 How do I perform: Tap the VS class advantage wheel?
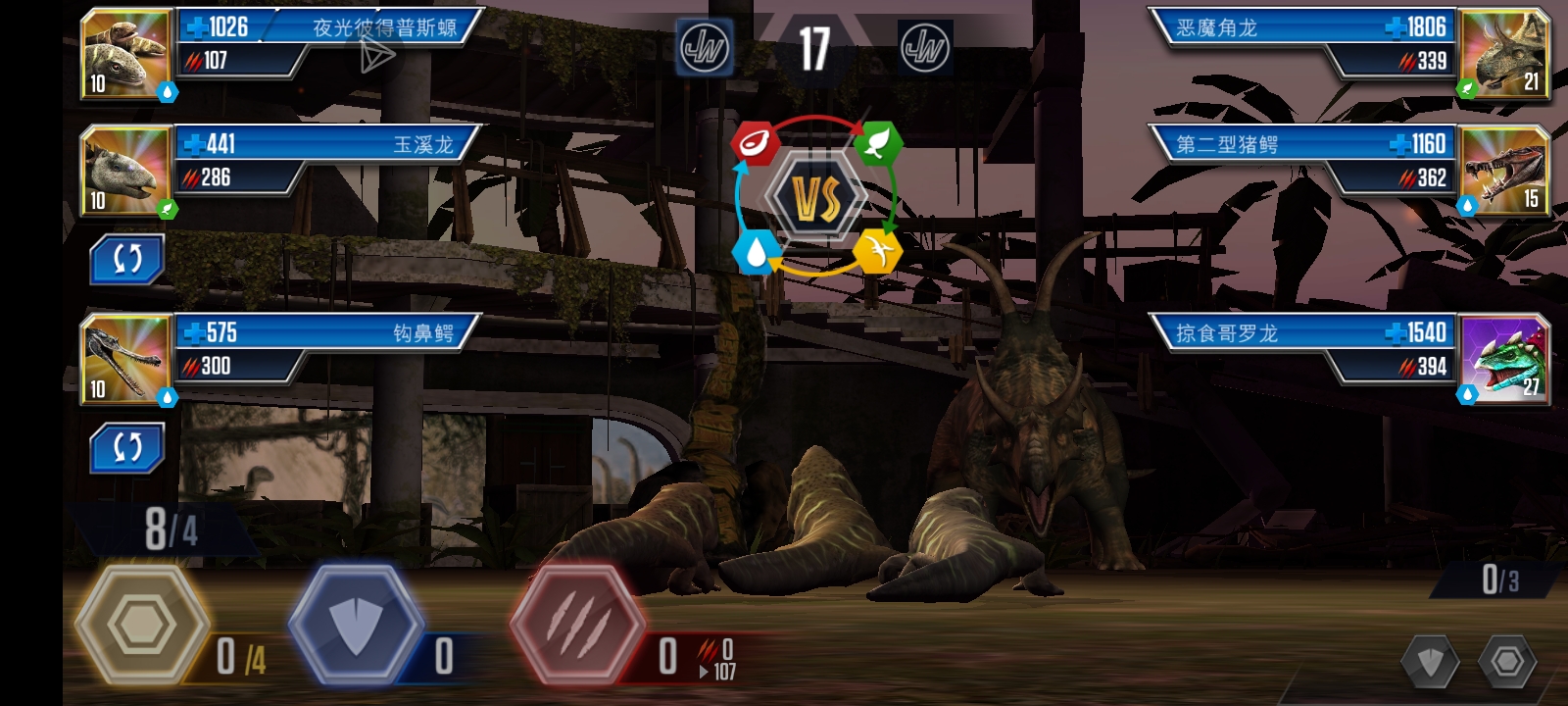coord(815,198)
